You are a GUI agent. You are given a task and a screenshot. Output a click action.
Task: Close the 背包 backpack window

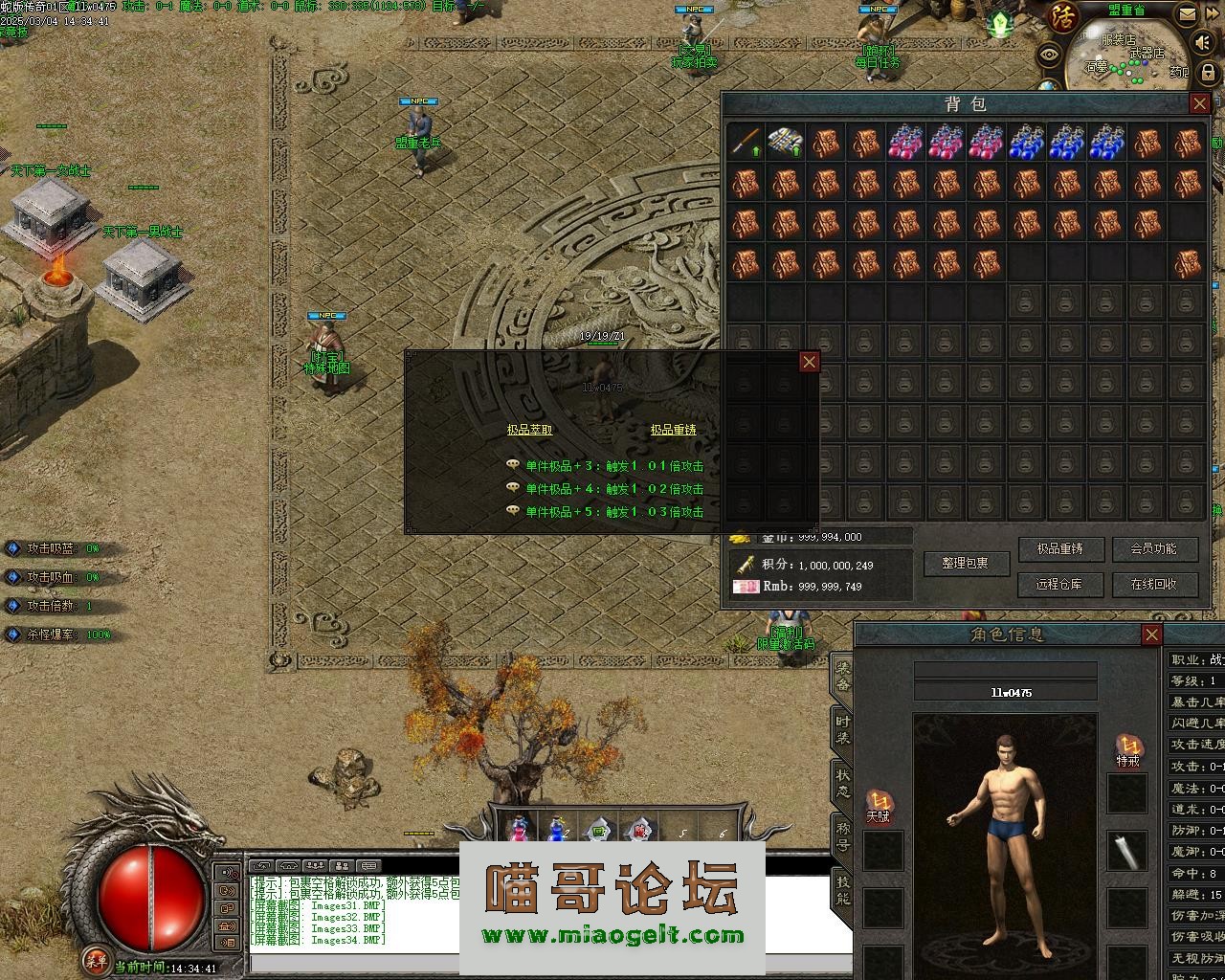pyautogui.click(x=1199, y=103)
